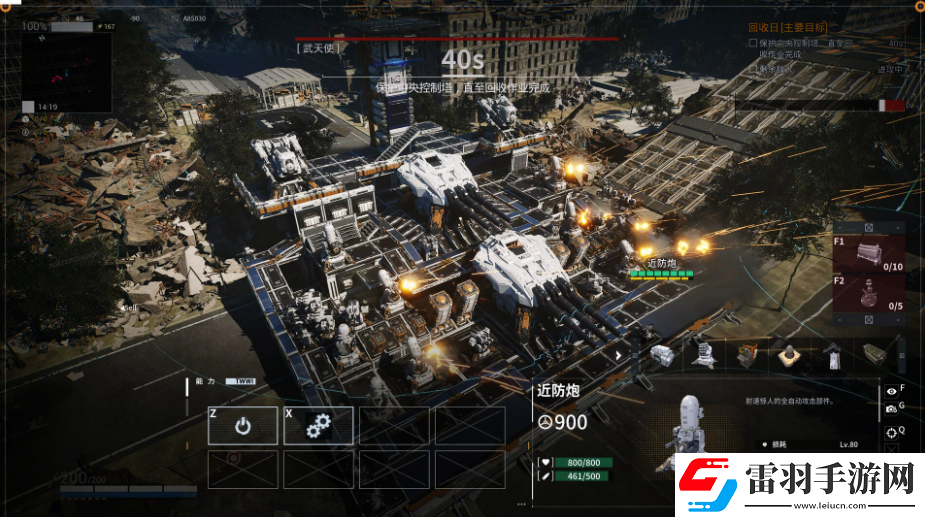Choose the dome-shaped part in the build bar
This screenshot has height=517, width=925.
(x=789, y=354)
